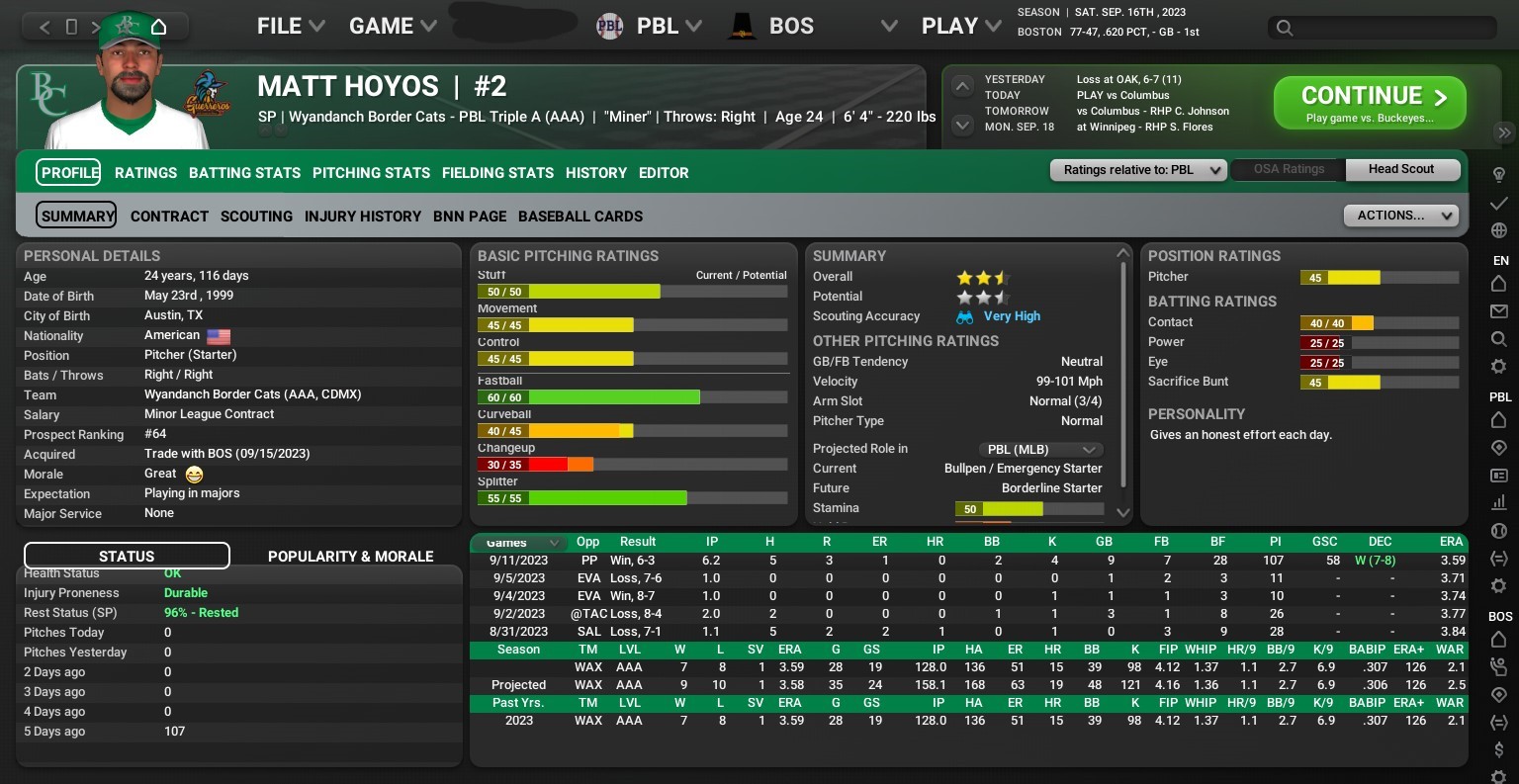The width and height of the screenshot is (1519, 784).
Task: Click the CONTINUE button to play vs Buckeyes
Action: 1369,101
